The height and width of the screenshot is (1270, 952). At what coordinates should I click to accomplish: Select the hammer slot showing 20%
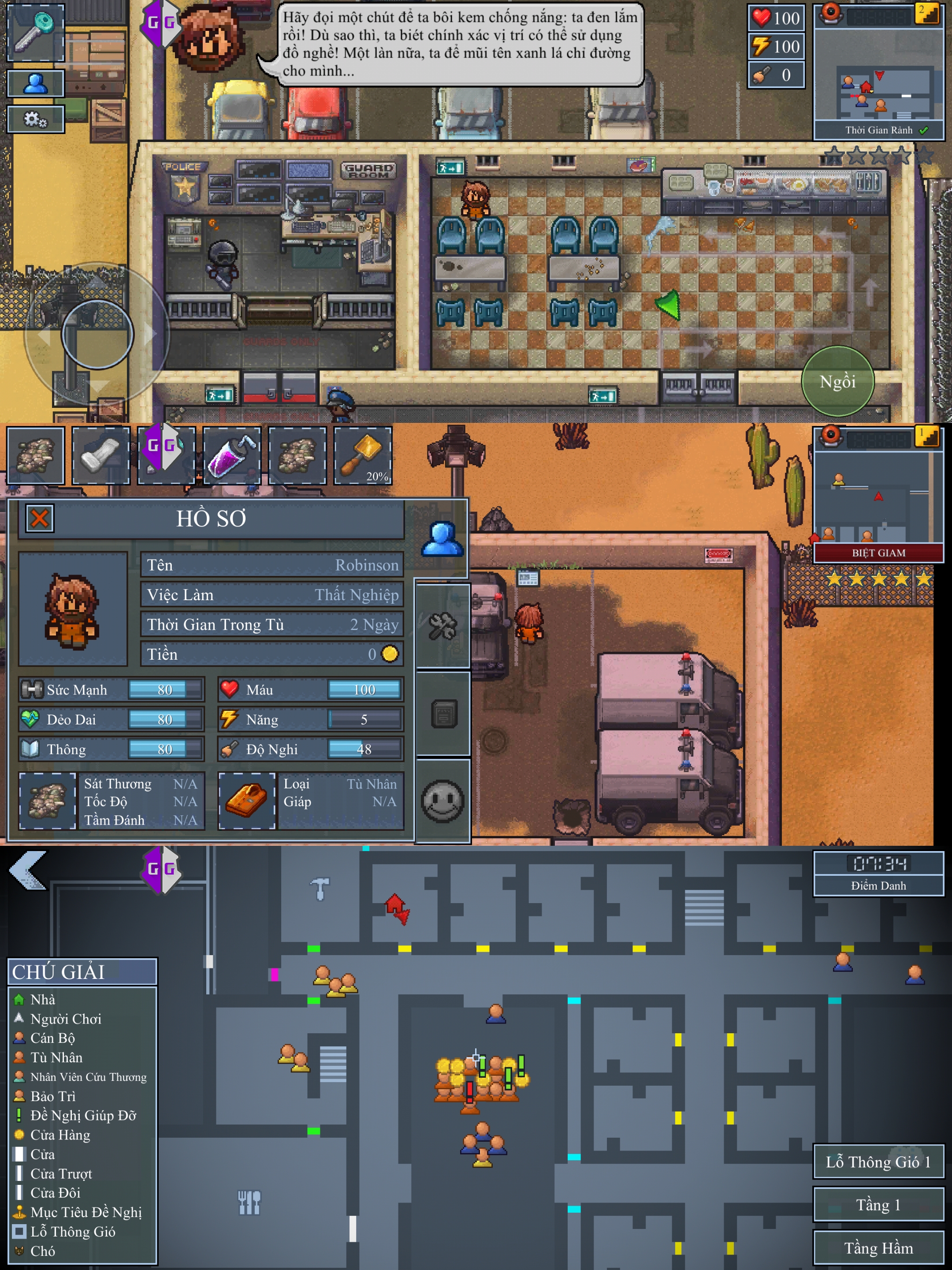pos(363,455)
